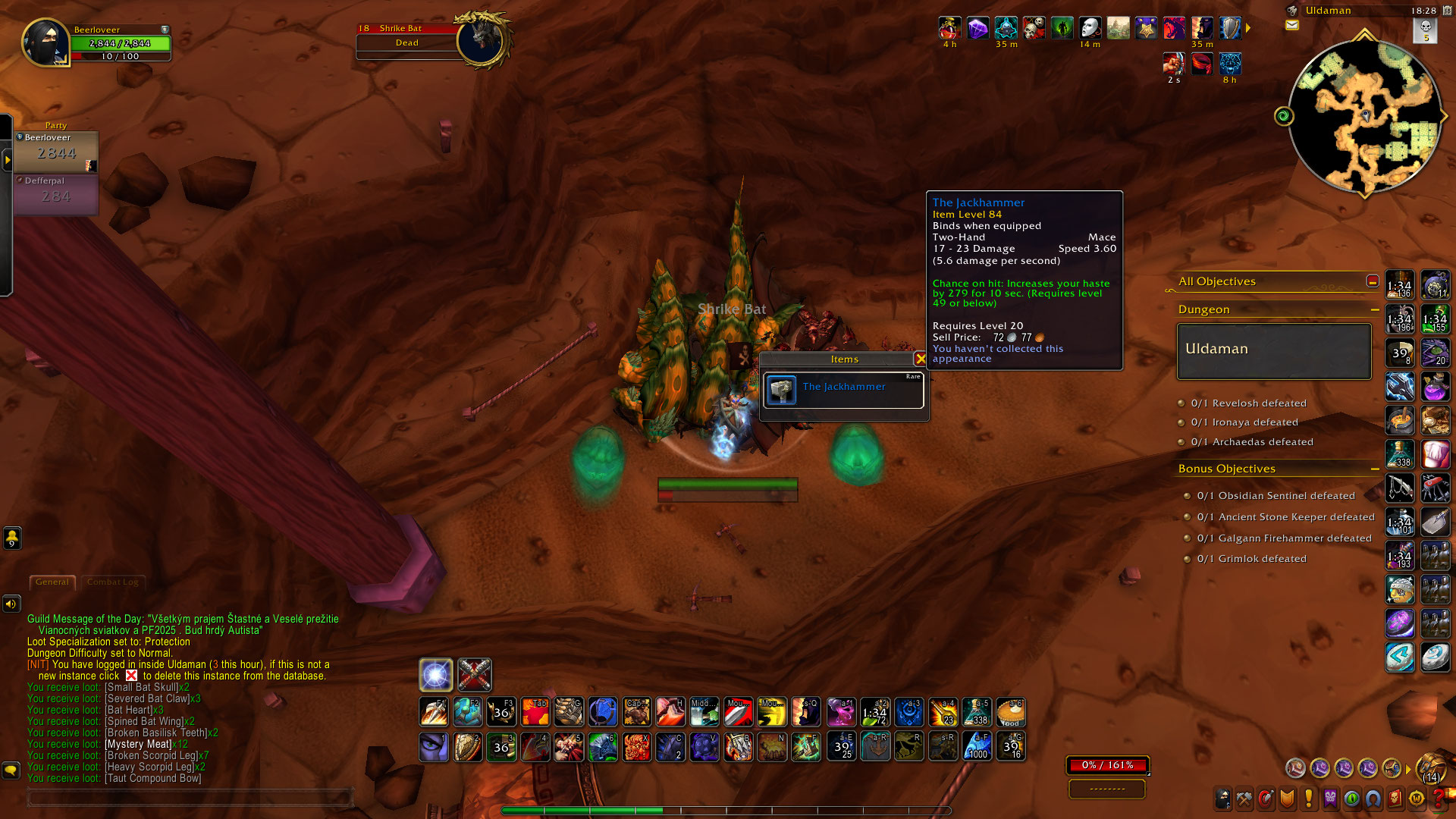Switch to the Combat Log chat tab
The image size is (1456, 819).
point(113,582)
